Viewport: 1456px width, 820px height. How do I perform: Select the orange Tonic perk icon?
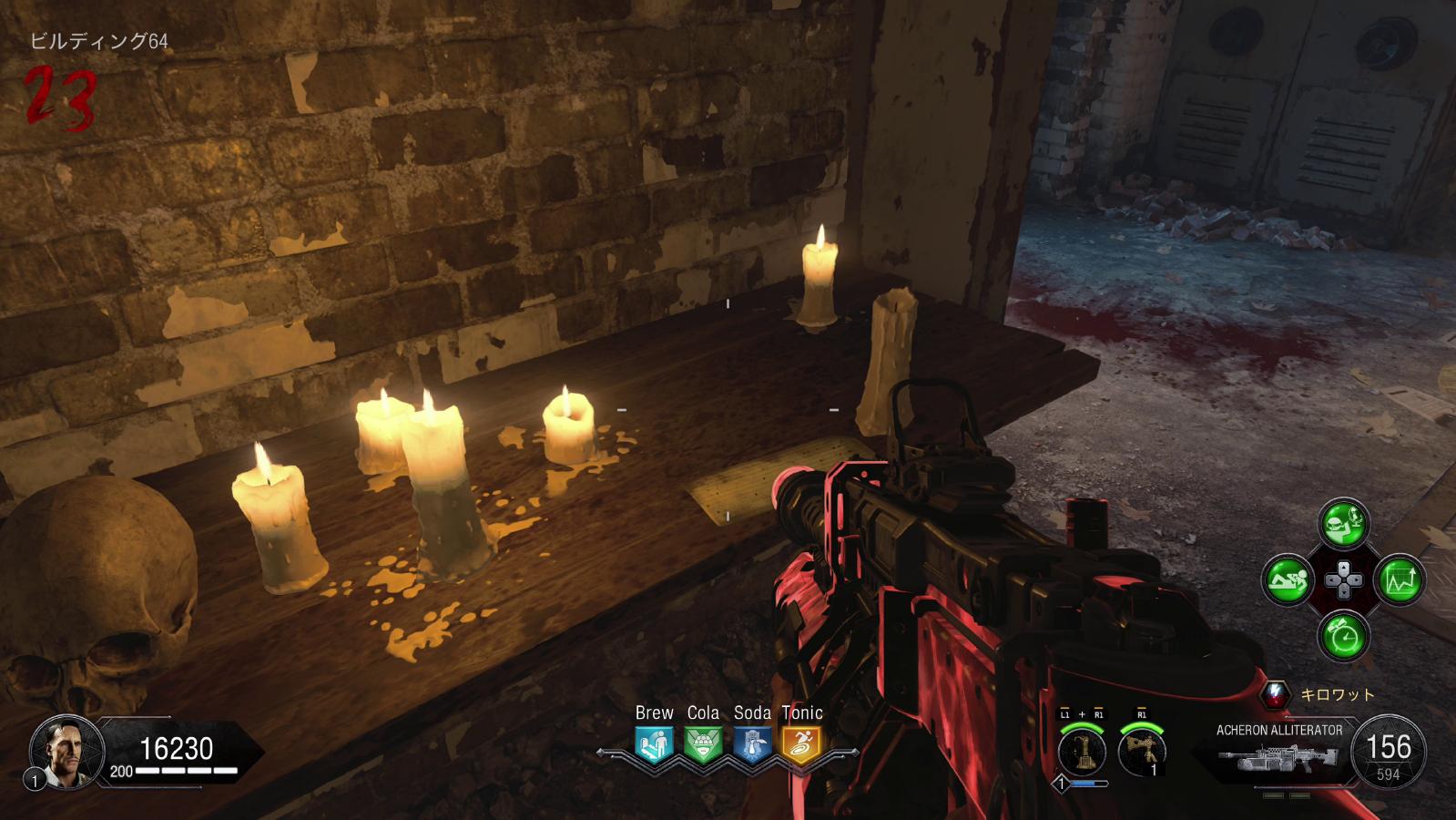[x=801, y=744]
